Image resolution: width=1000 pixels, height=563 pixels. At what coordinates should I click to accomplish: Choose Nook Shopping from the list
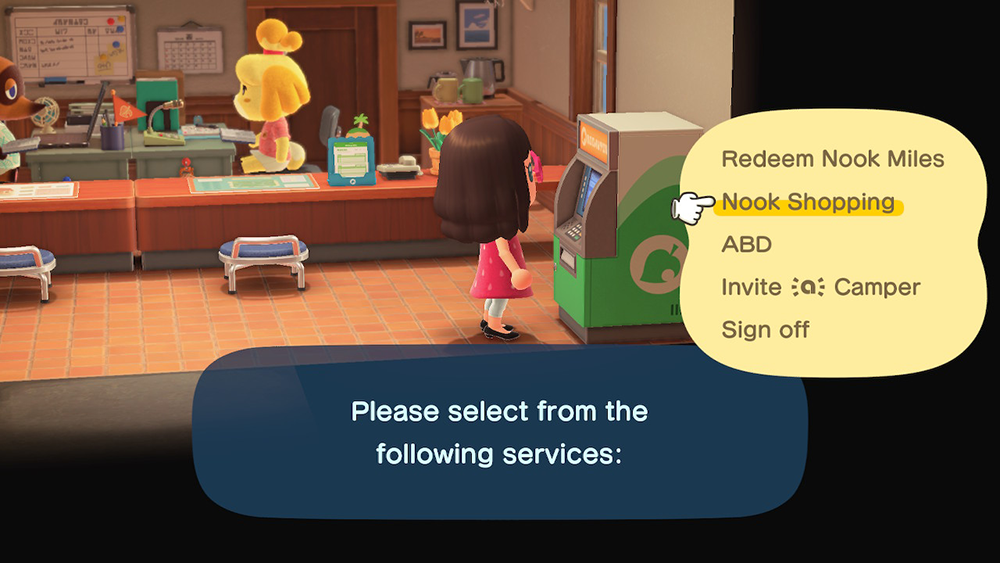[x=808, y=202]
